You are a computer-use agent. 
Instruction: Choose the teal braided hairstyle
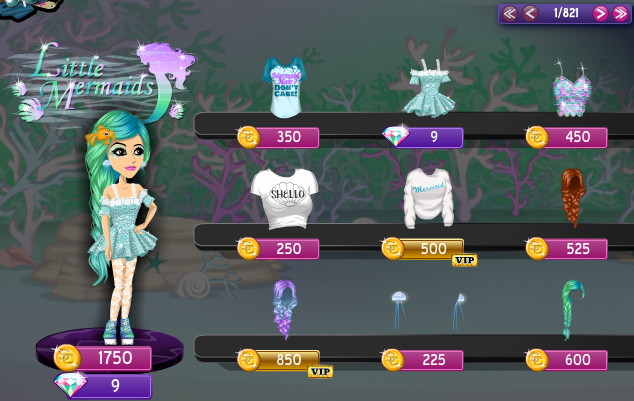tap(573, 306)
